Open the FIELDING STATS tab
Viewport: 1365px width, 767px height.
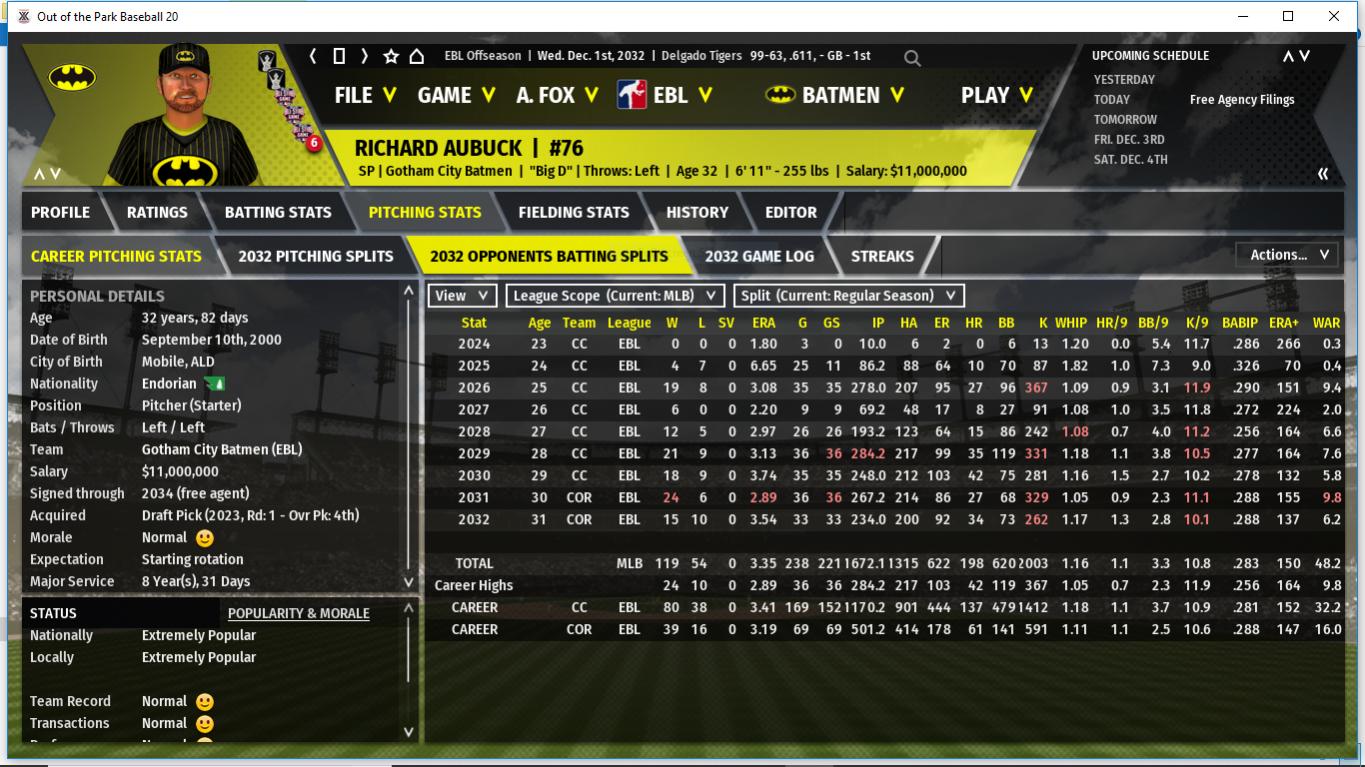573,212
